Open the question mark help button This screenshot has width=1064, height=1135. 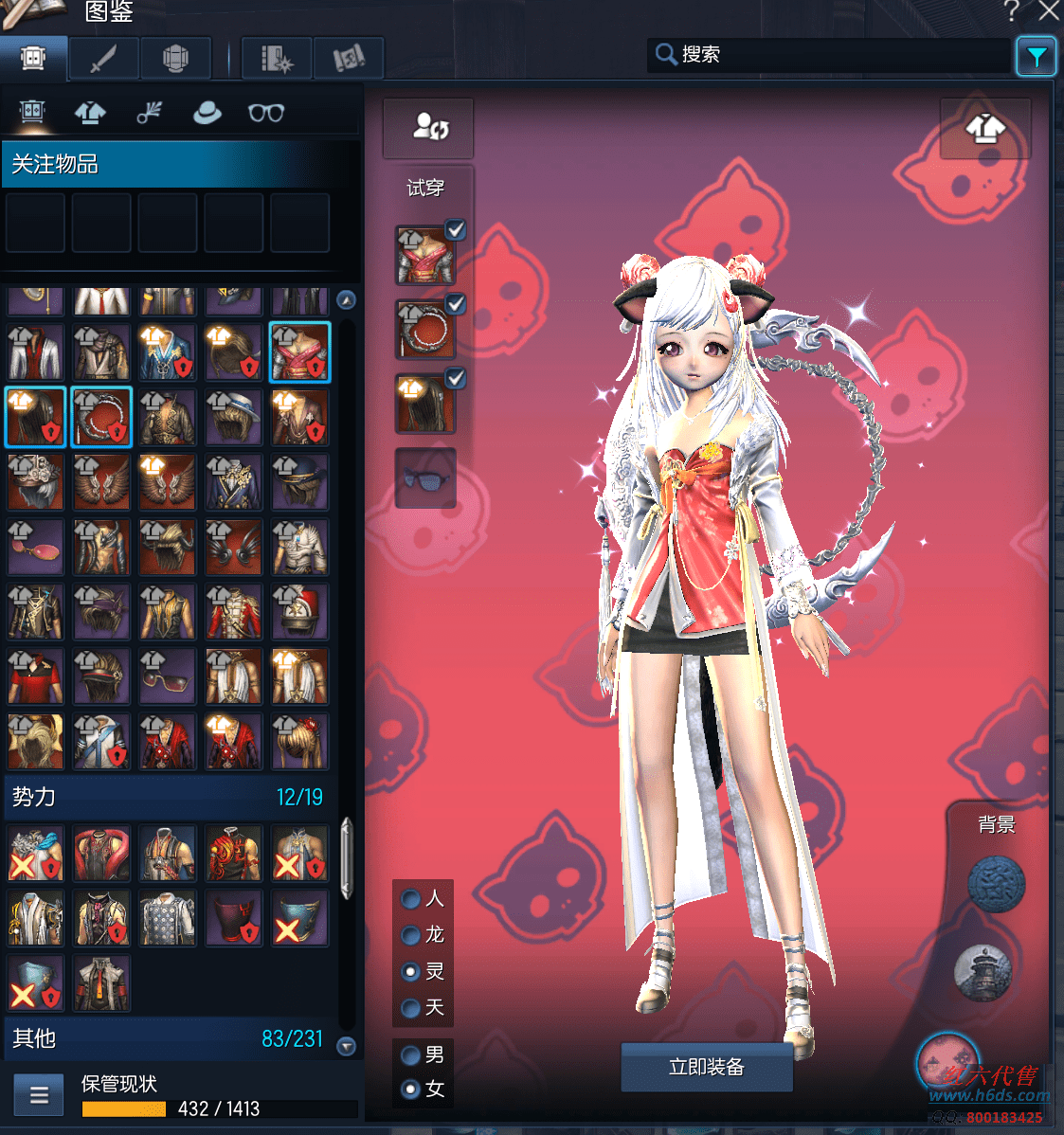(x=1011, y=11)
